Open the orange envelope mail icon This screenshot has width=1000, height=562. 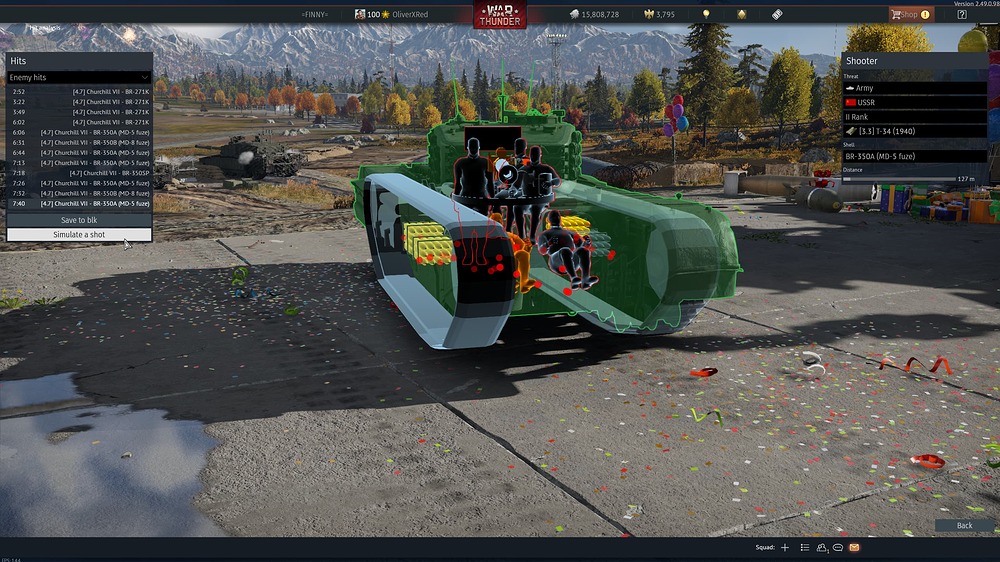point(854,548)
